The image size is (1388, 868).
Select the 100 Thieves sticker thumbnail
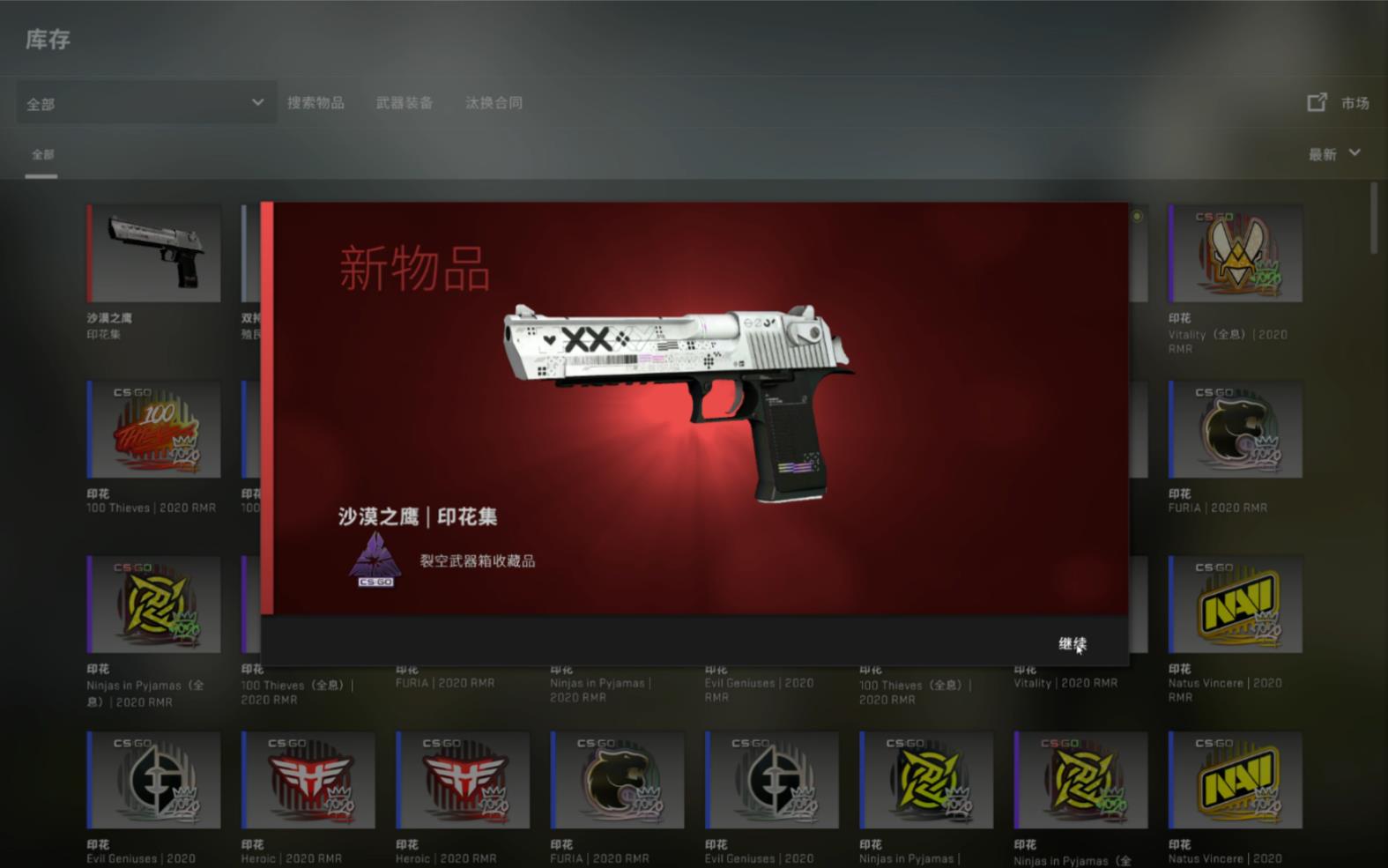point(154,430)
